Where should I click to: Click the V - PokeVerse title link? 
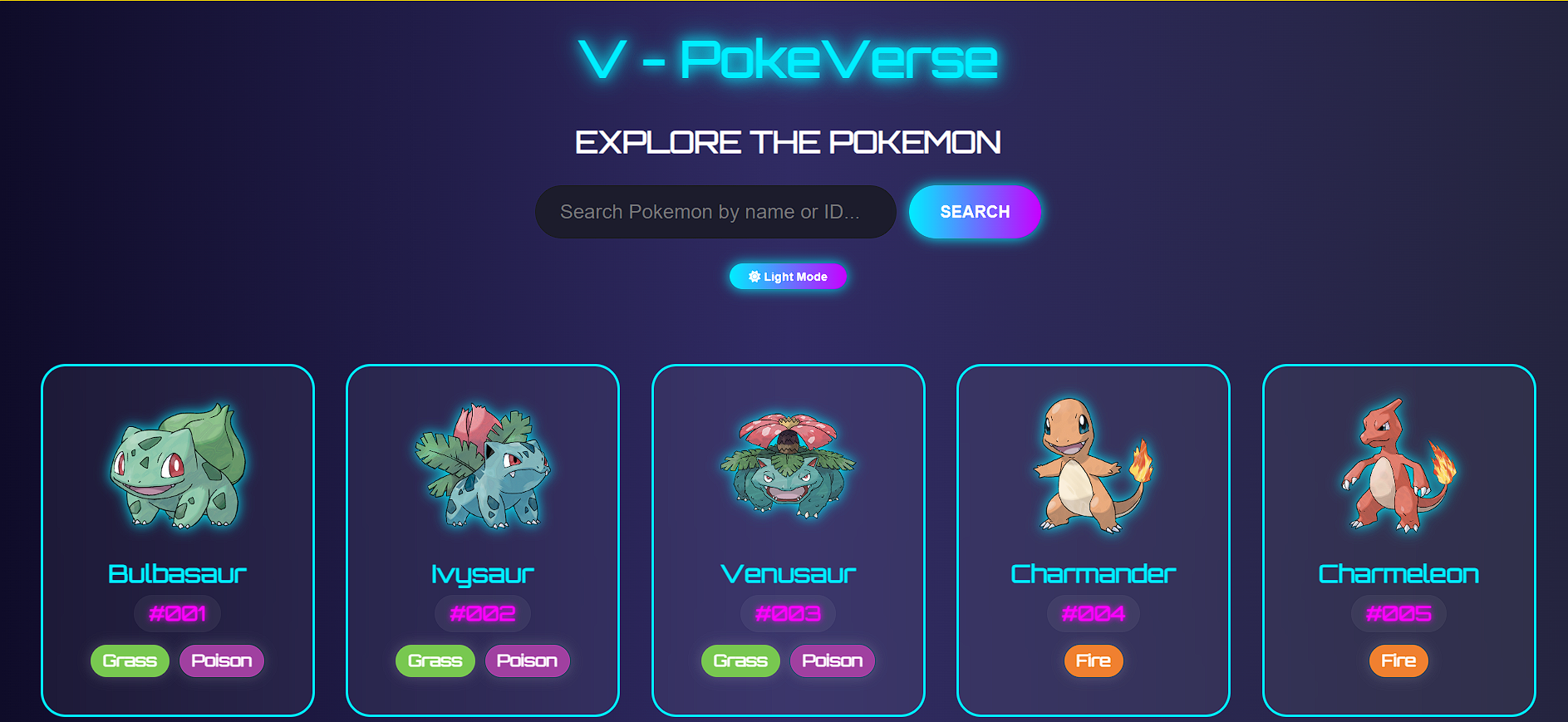[788, 58]
